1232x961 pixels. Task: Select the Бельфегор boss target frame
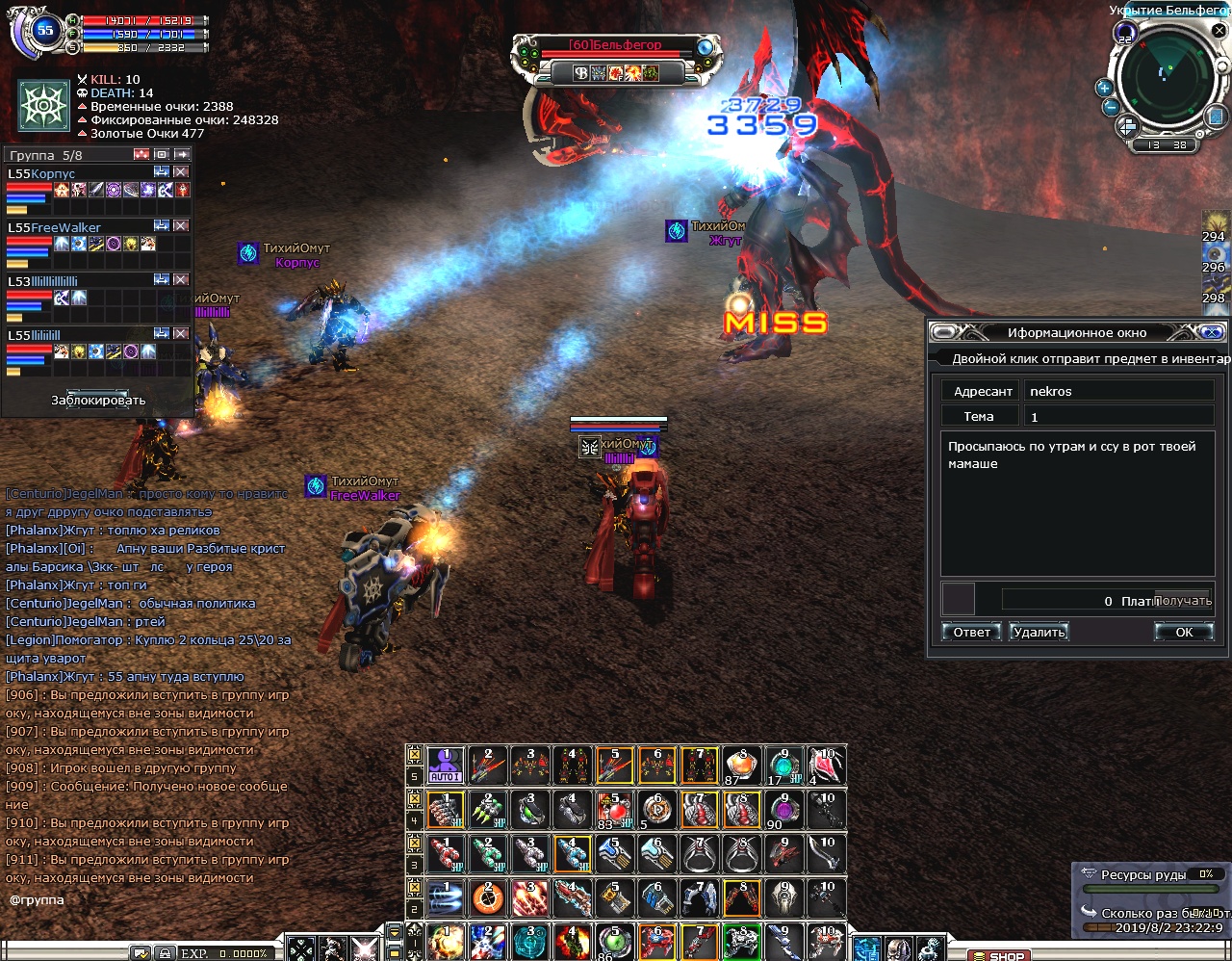618,46
